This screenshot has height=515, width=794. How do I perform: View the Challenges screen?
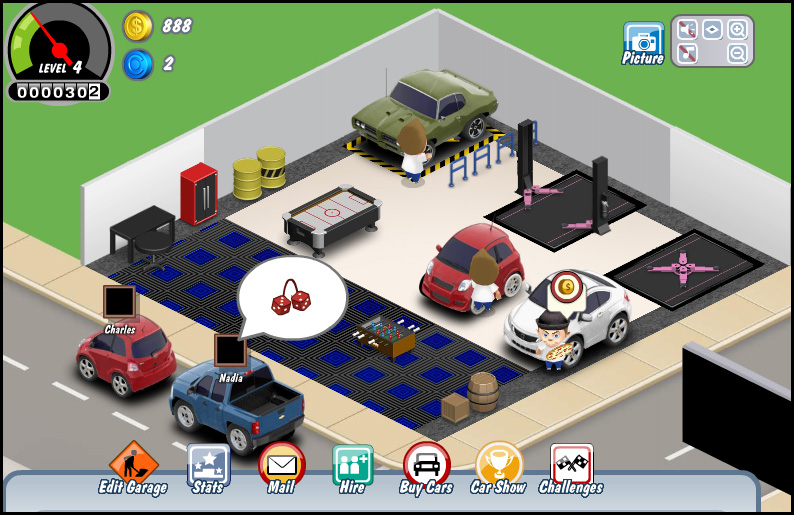pos(571,466)
